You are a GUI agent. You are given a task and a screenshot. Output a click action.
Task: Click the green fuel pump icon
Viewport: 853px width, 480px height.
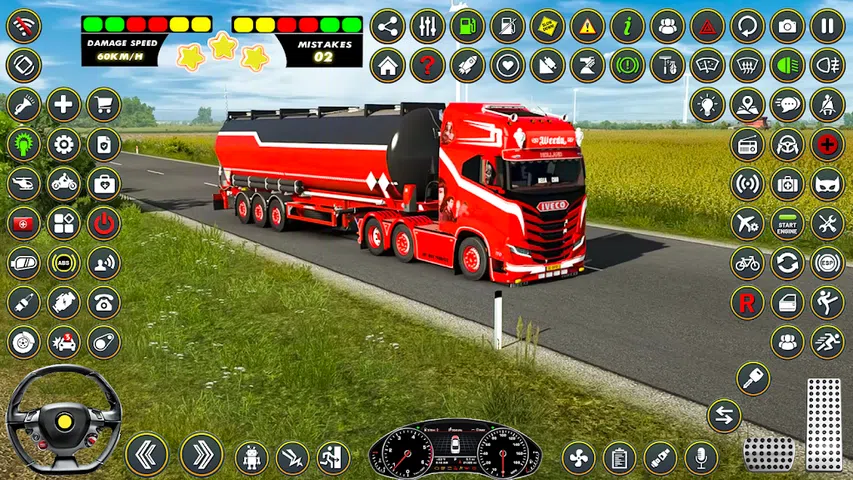[x=467, y=26]
